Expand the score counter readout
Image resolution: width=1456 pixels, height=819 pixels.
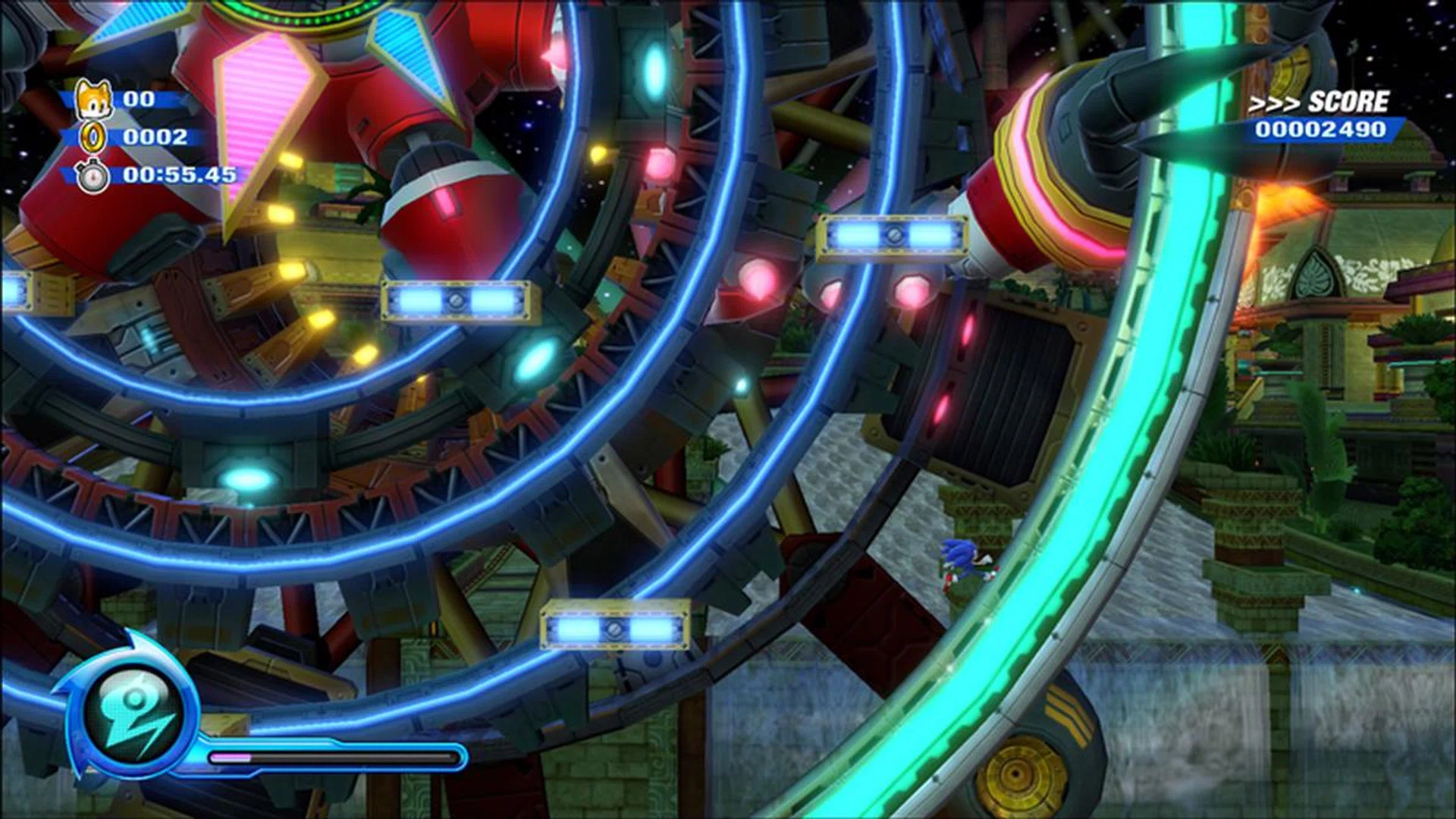coord(1323,130)
